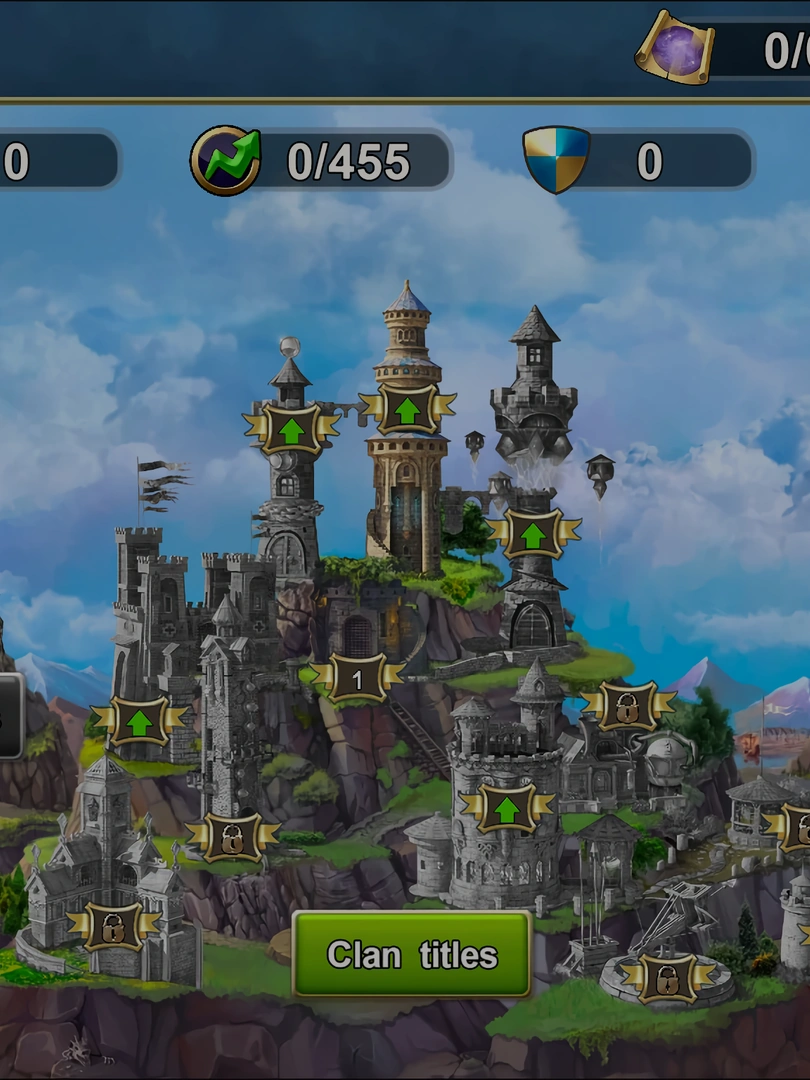Click the padlock badge on the white chapel
810x1080 pixels.
[x=112, y=926]
